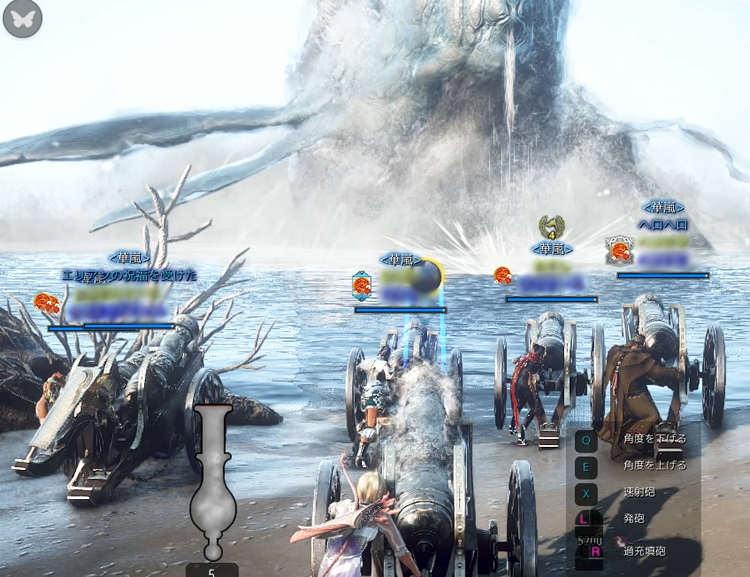This screenshot has width=750, height=577.
Task: Open the butterfly overlay button
Action: 22,19
